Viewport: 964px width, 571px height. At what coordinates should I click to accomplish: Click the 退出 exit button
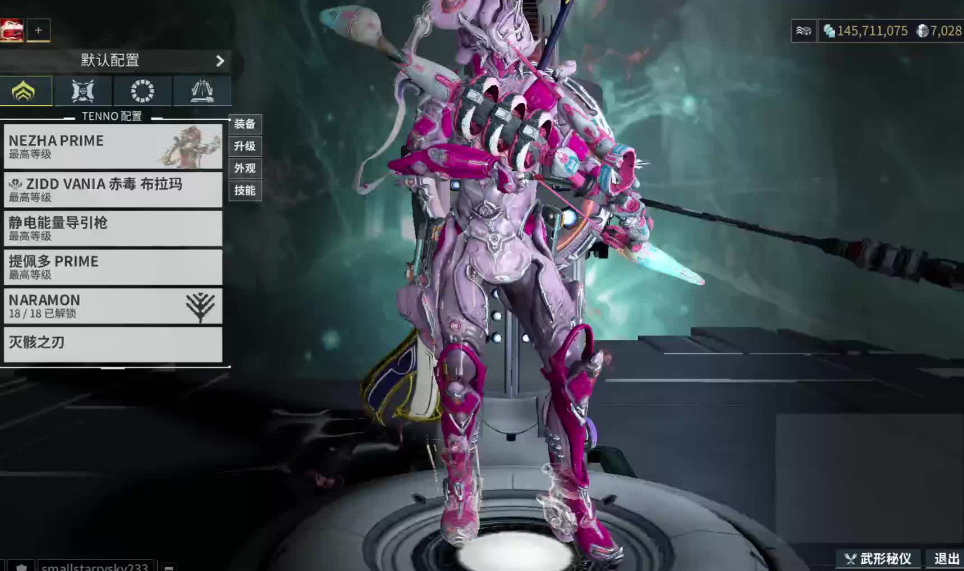(945, 559)
